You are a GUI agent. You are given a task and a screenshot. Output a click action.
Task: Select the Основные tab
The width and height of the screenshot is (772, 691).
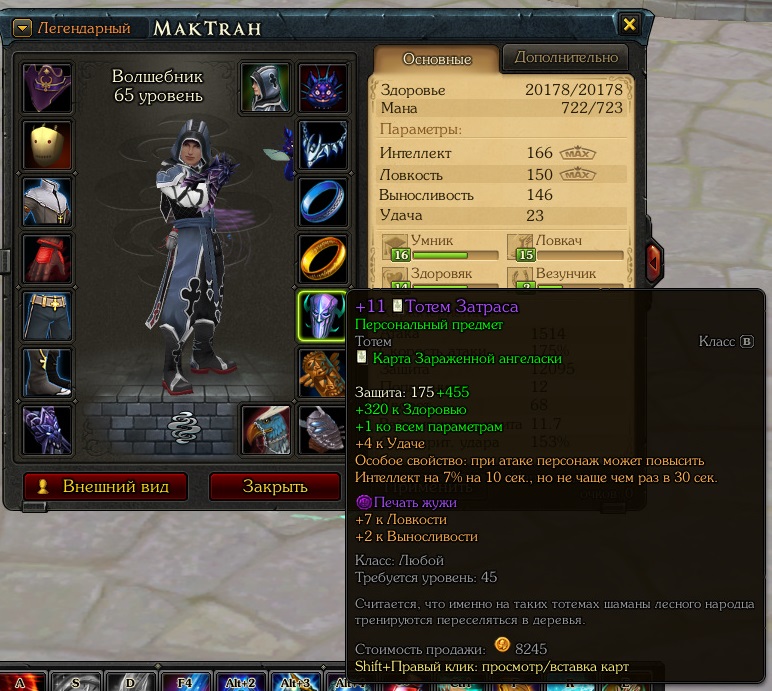(436, 58)
